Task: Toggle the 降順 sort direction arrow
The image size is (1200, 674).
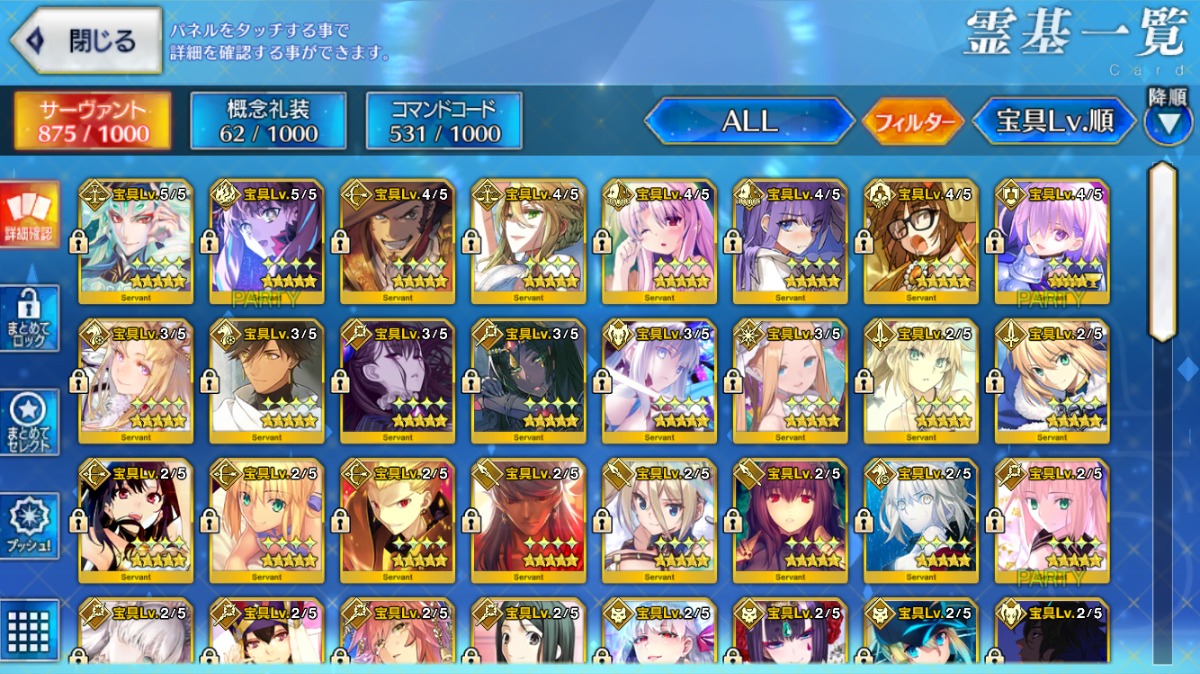Action: [1167, 123]
